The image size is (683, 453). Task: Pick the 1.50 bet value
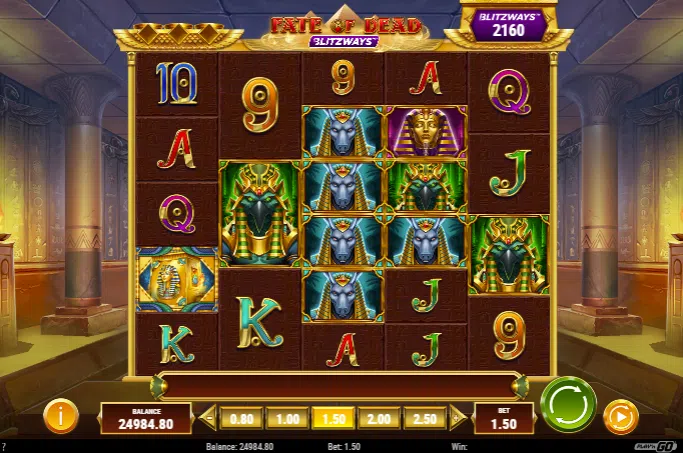[333, 416]
